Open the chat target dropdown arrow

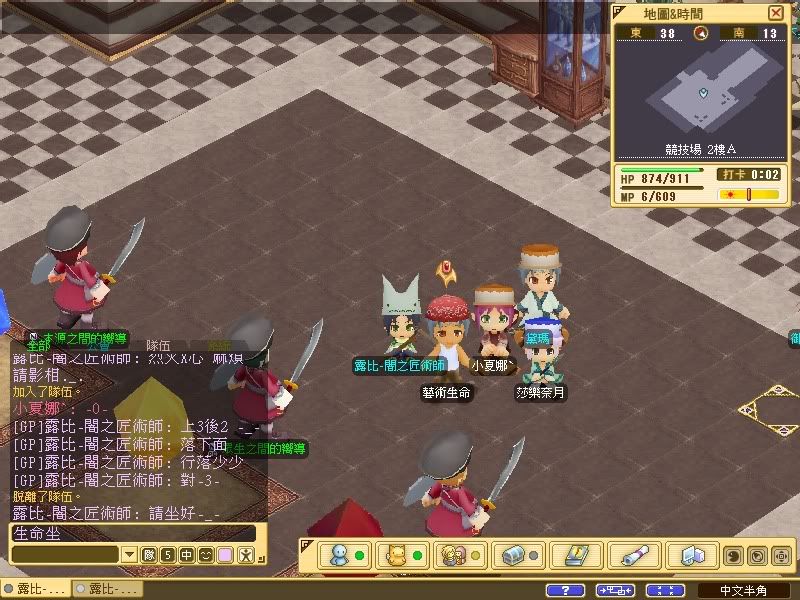tap(129, 554)
